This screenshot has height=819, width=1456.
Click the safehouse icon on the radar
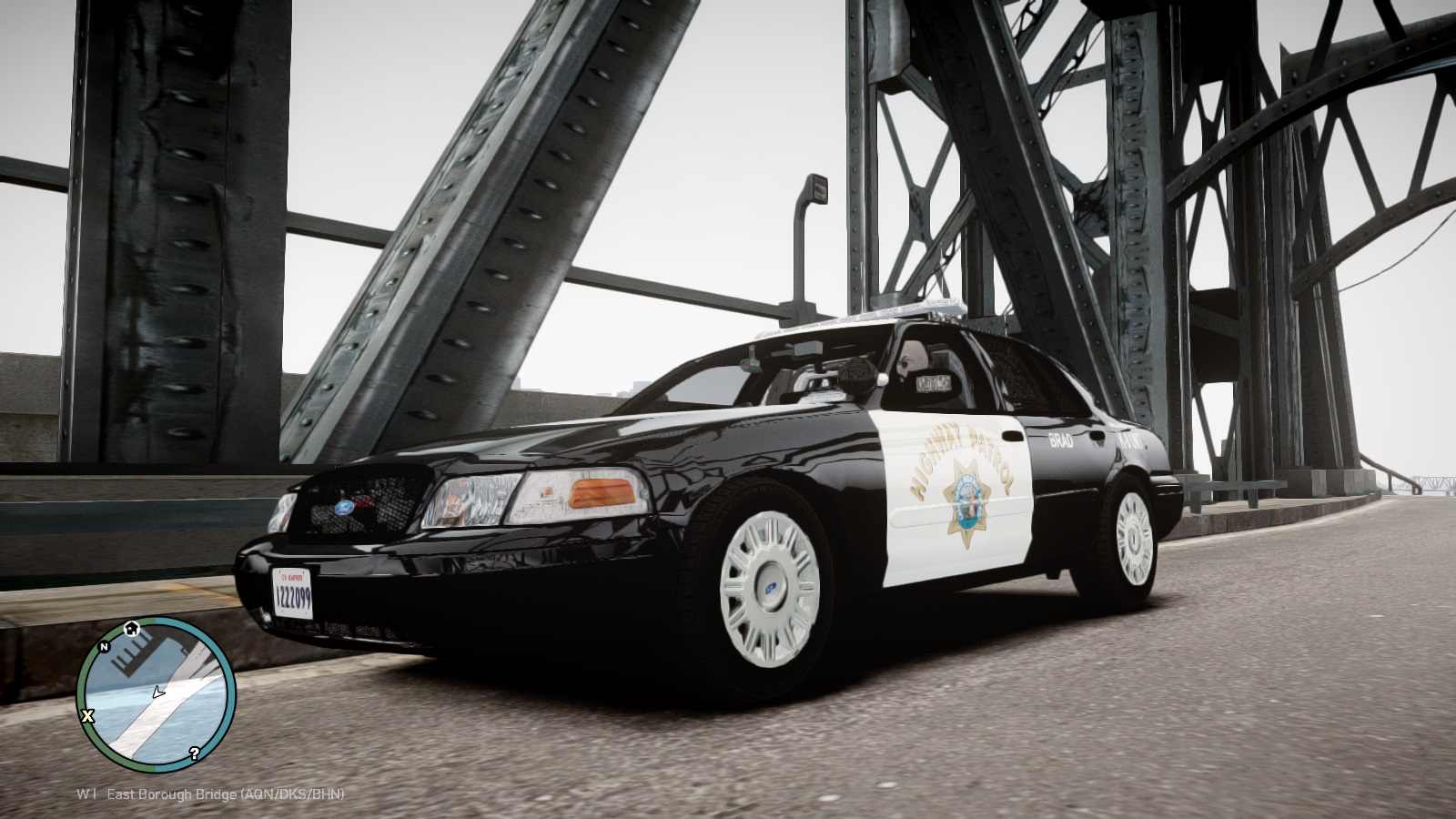[x=132, y=628]
